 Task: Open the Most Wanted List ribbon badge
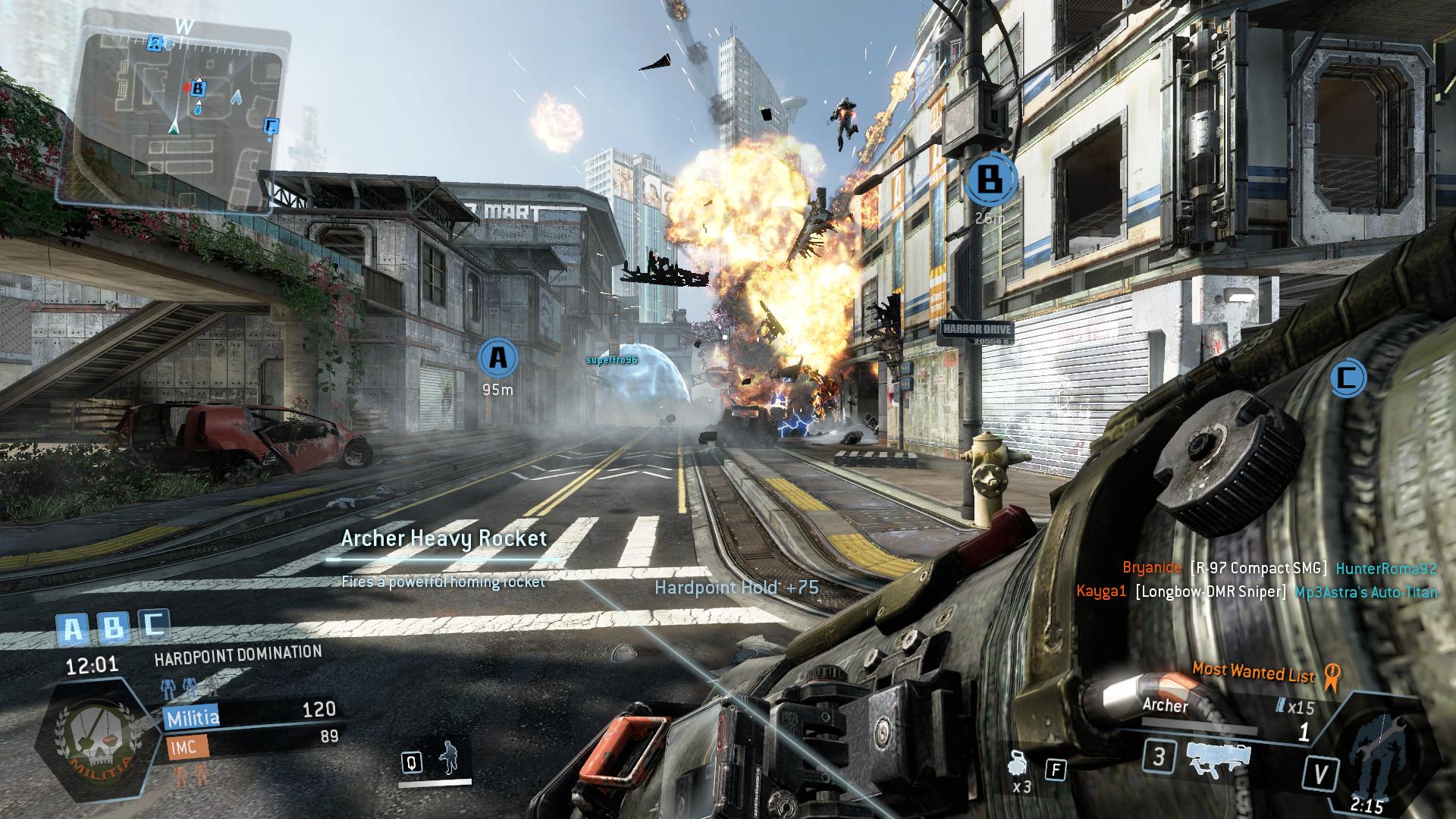1329,676
